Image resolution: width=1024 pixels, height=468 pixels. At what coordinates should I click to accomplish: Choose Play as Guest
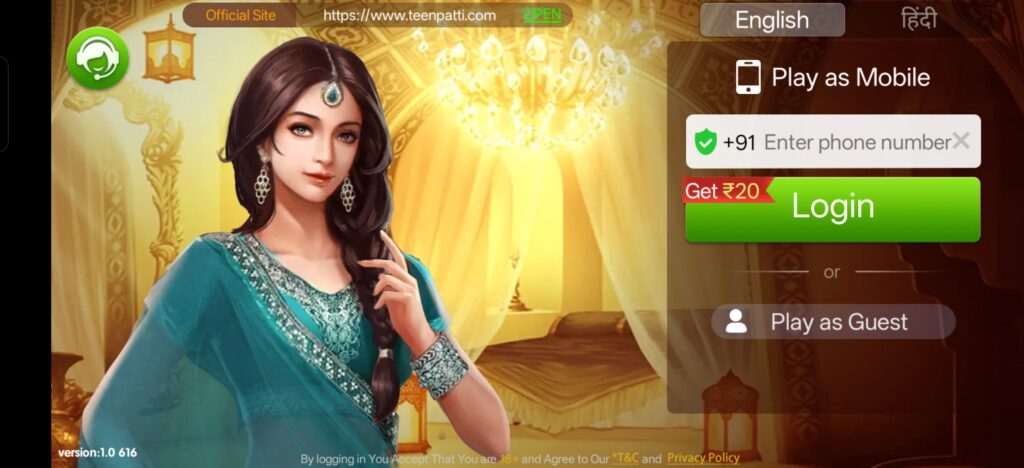tap(833, 322)
